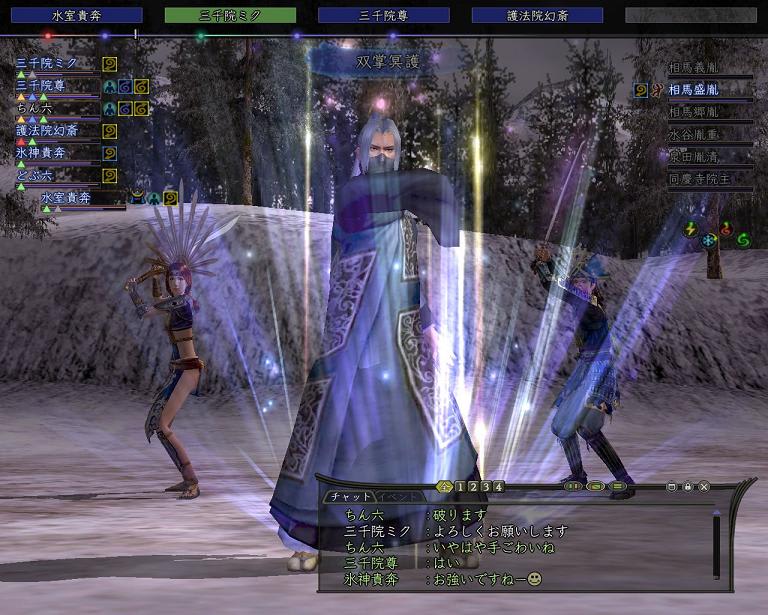
Task: Target enemy 同慶寺院主 in the enemy list
Action: 708,180
